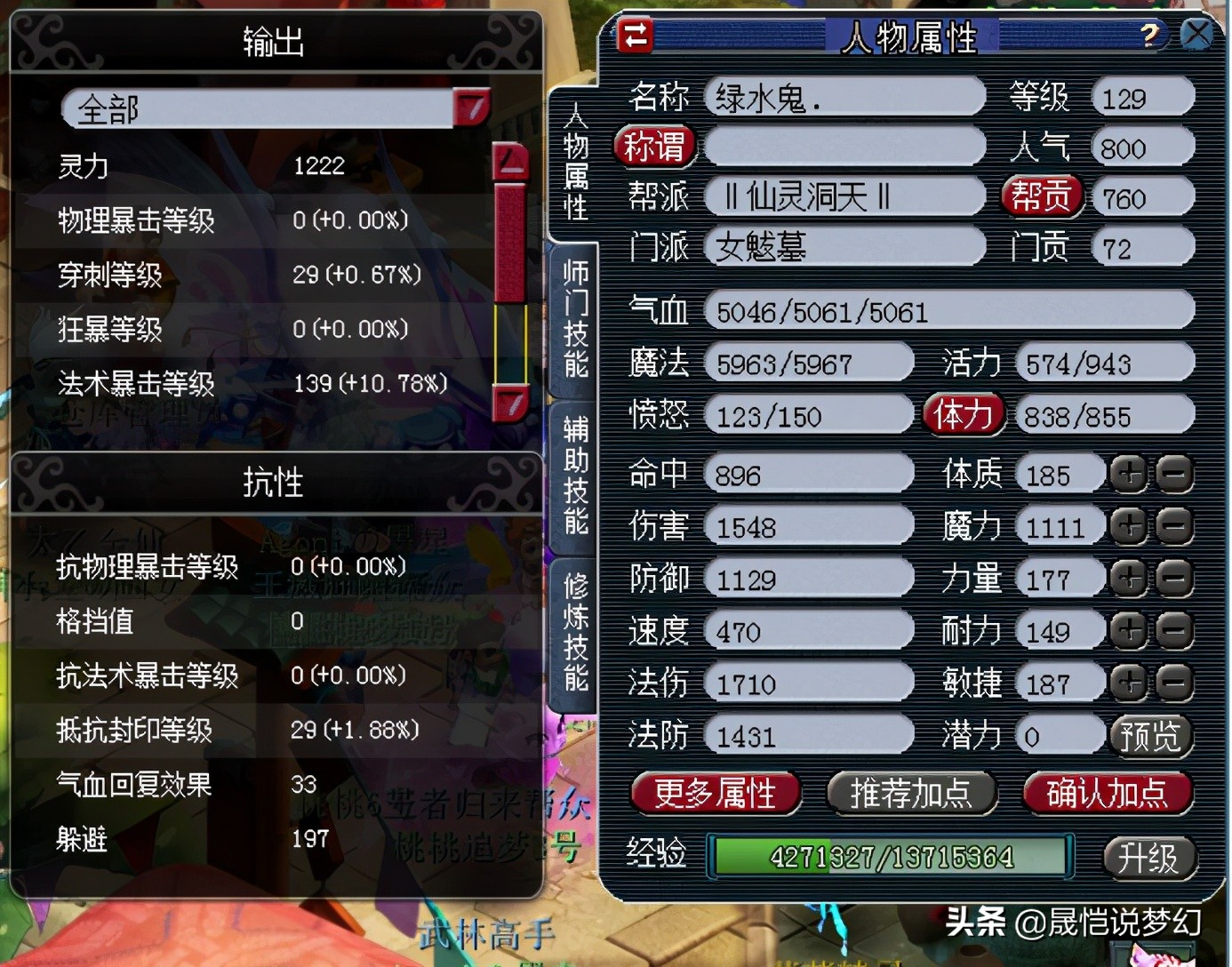Screen dimensions: 1232x967
Task: Click the red 体力 stamina icon
Action: (x=964, y=414)
